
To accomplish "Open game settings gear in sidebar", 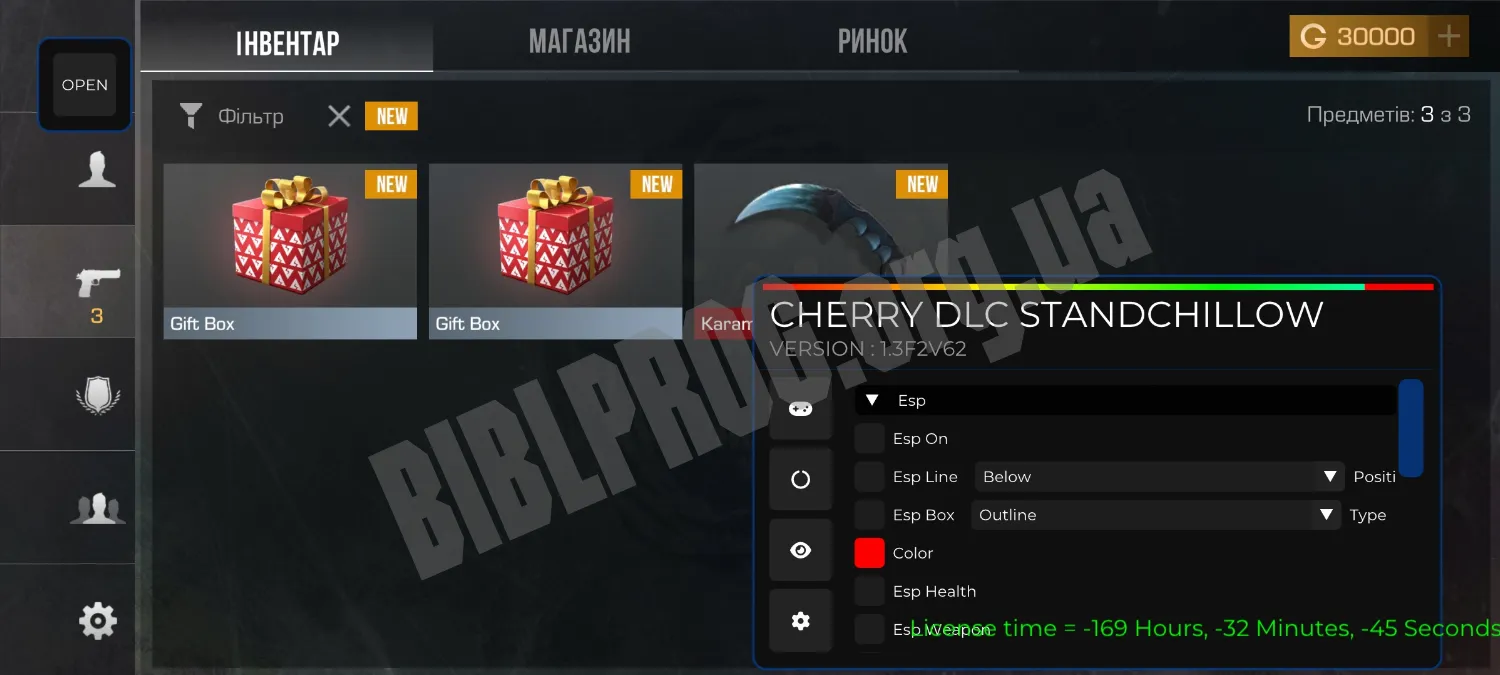I will point(97,621).
